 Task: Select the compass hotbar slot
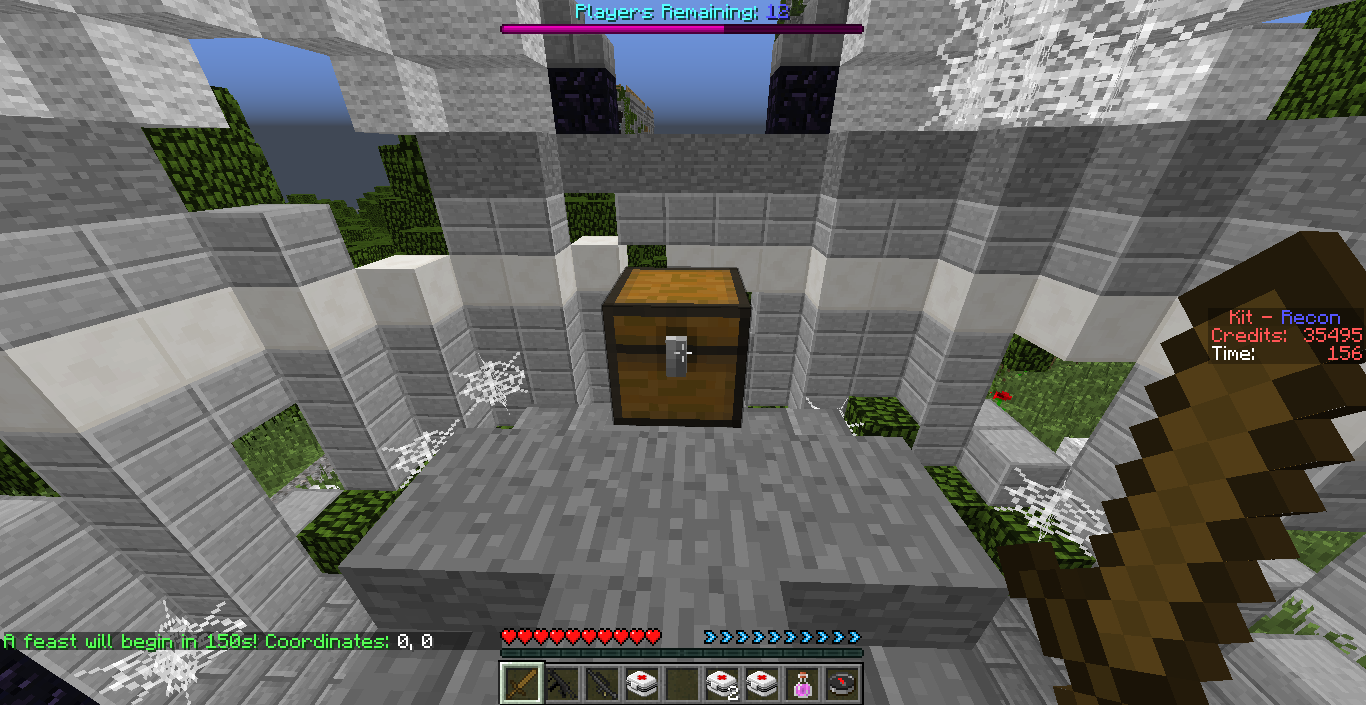tap(841, 683)
